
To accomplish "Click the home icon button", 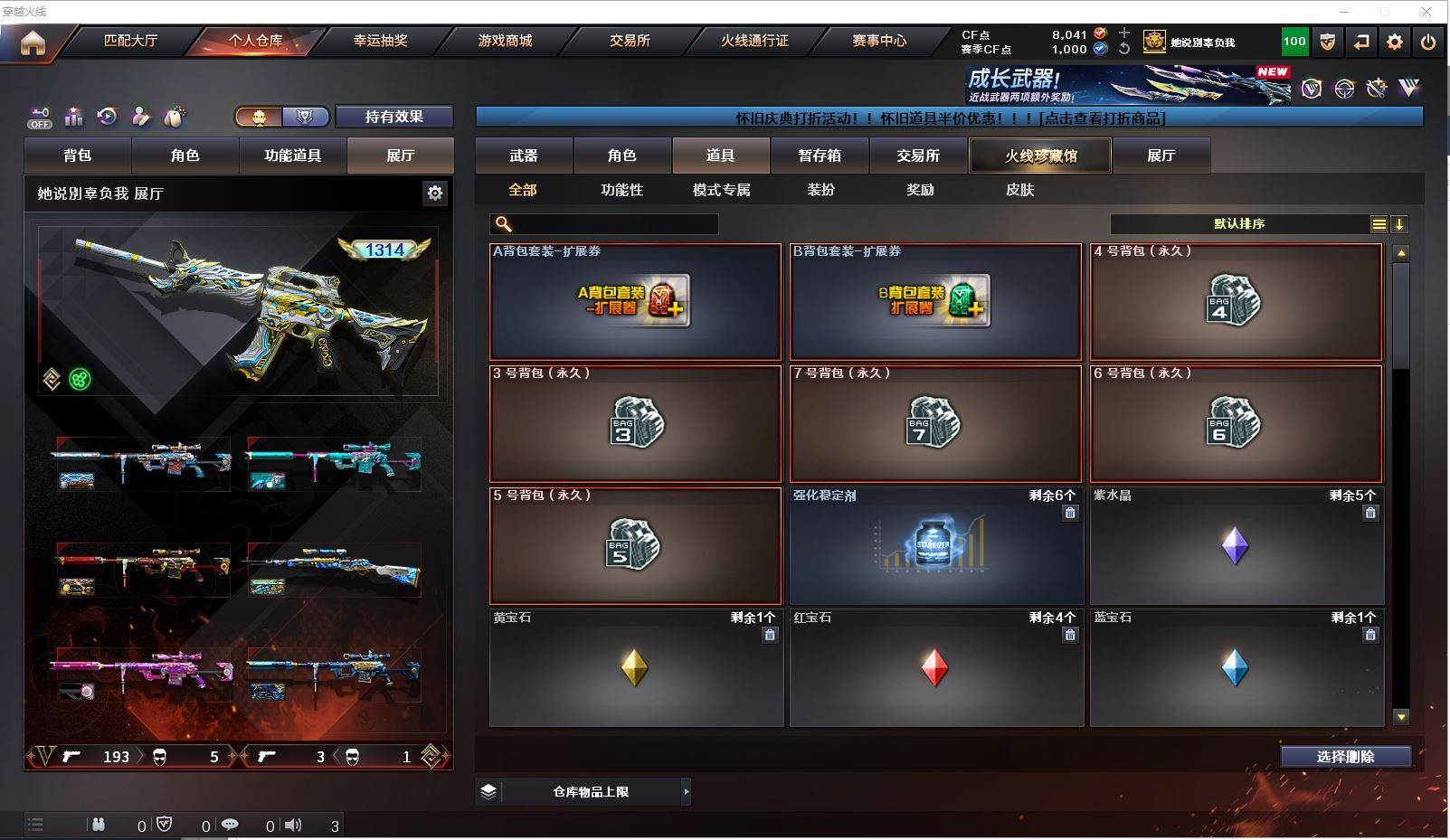I will click(x=33, y=42).
